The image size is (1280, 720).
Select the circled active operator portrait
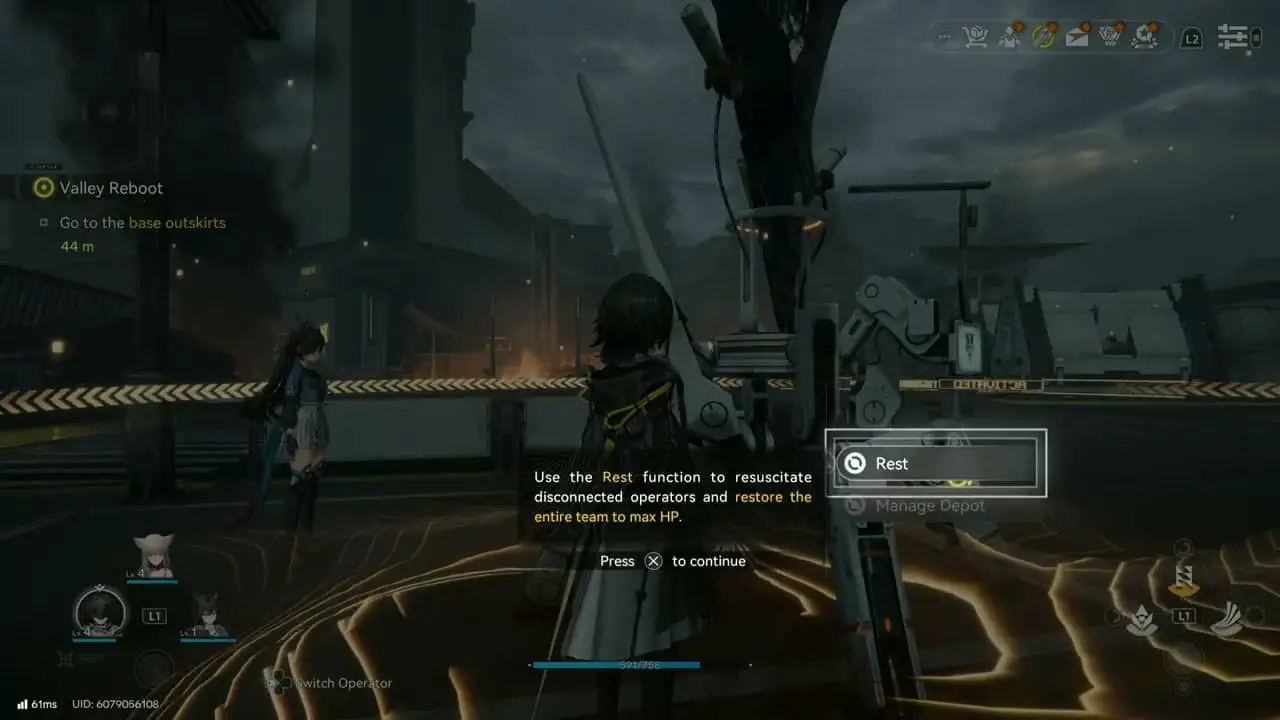(100, 610)
